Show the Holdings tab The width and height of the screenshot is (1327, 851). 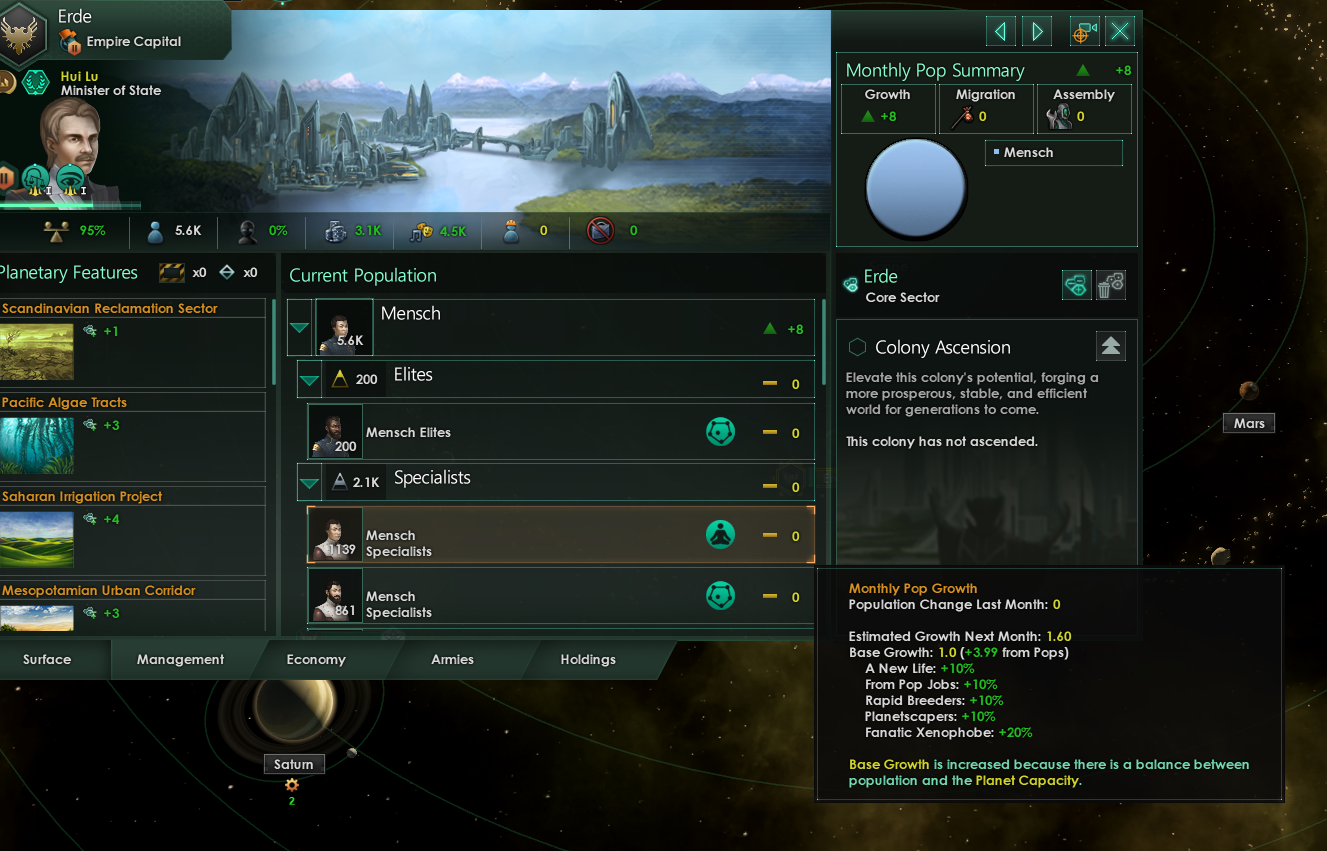point(588,659)
